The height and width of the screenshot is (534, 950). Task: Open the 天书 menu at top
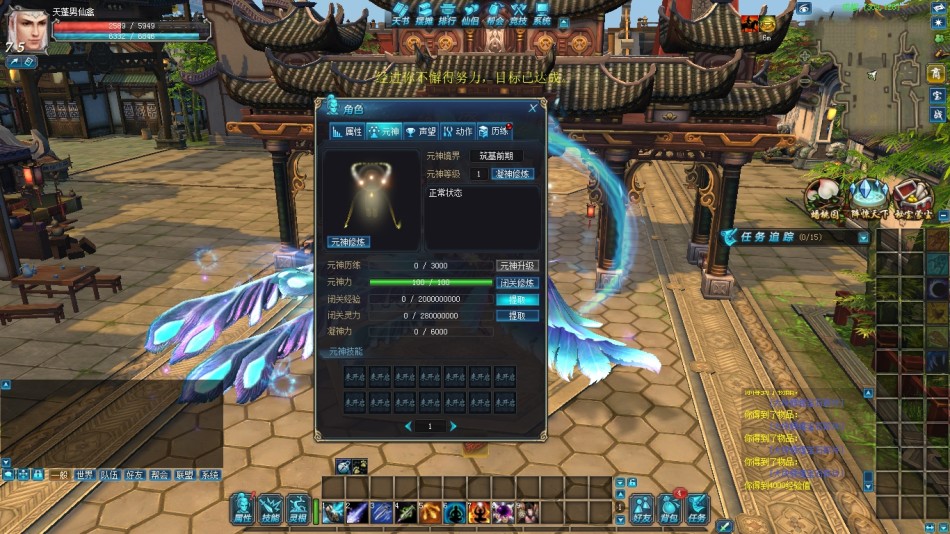point(400,14)
